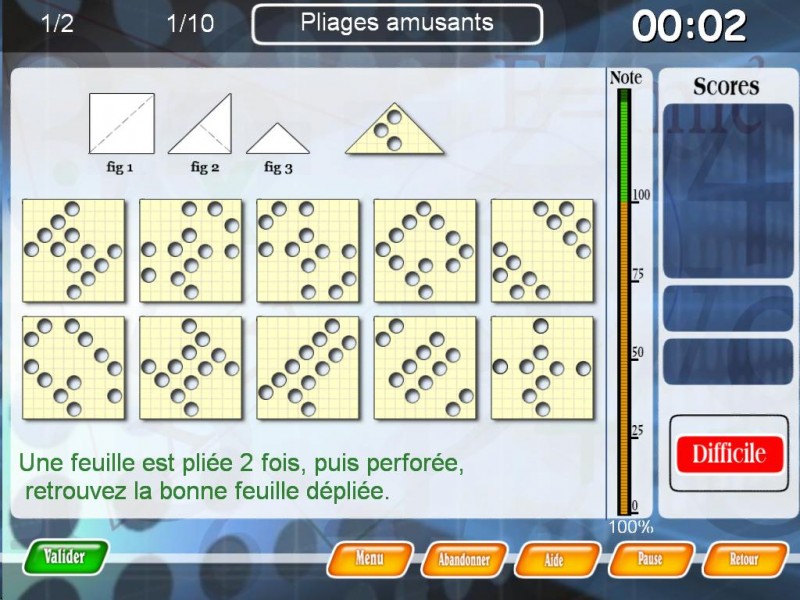This screenshot has height=600, width=800.
Task: Choose the sheet with a cross-shaped hole pattern
Action: pyautogui.click(x=542, y=367)
